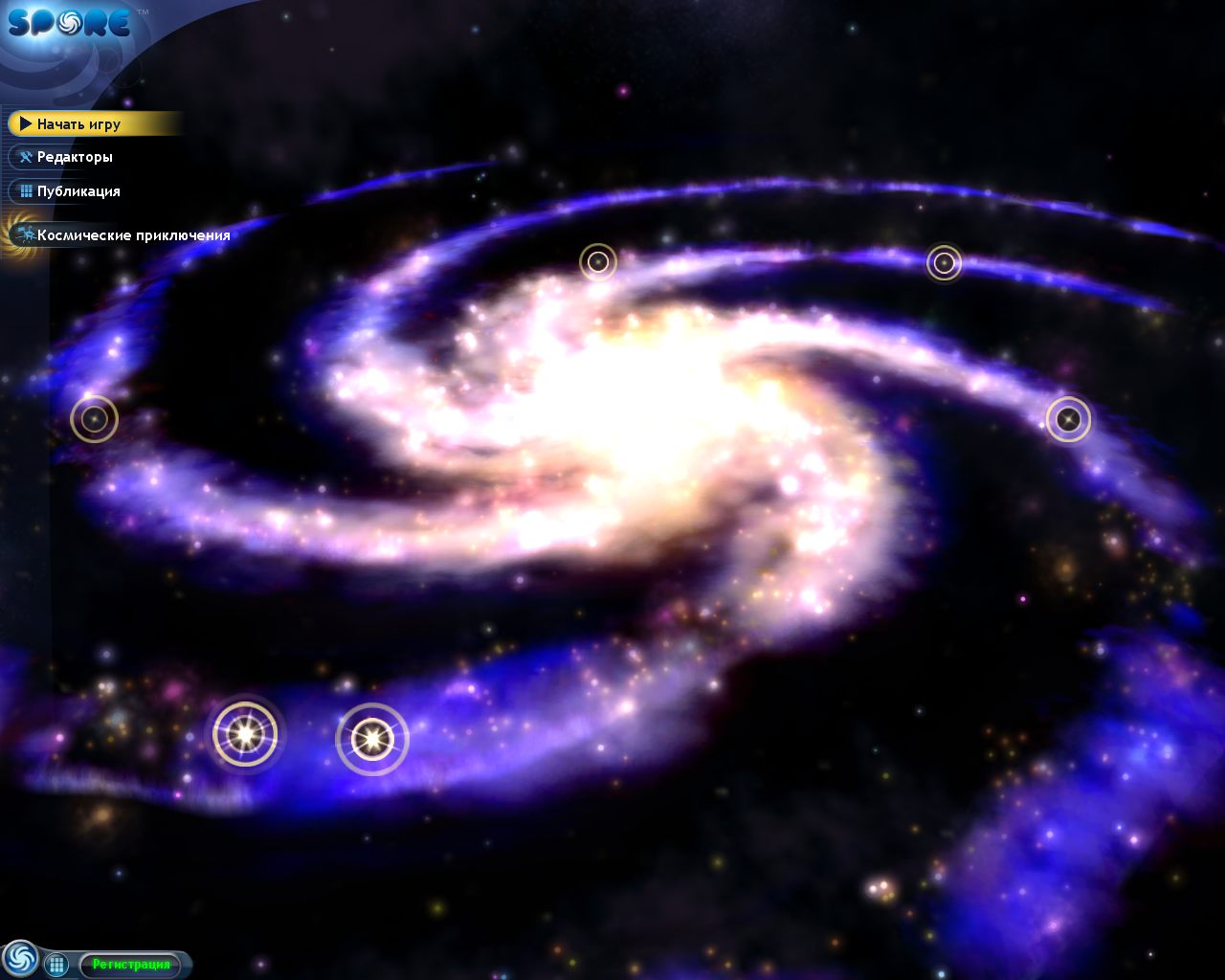Select the circled star marker at top right
The width and height of the screenshot is (1225, 980).
point(943,261)
